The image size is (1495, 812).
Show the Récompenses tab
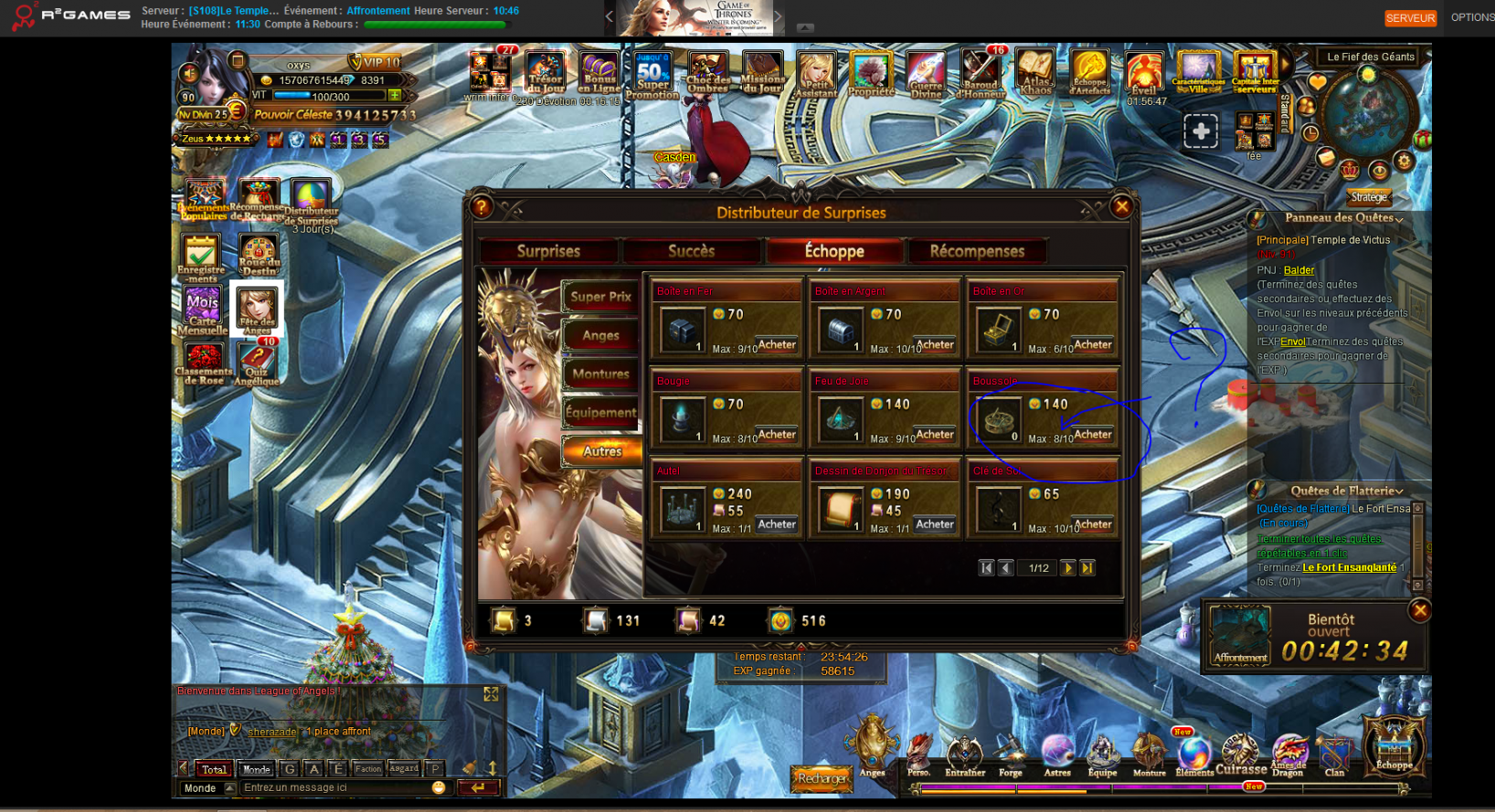[x=977, y=251]
